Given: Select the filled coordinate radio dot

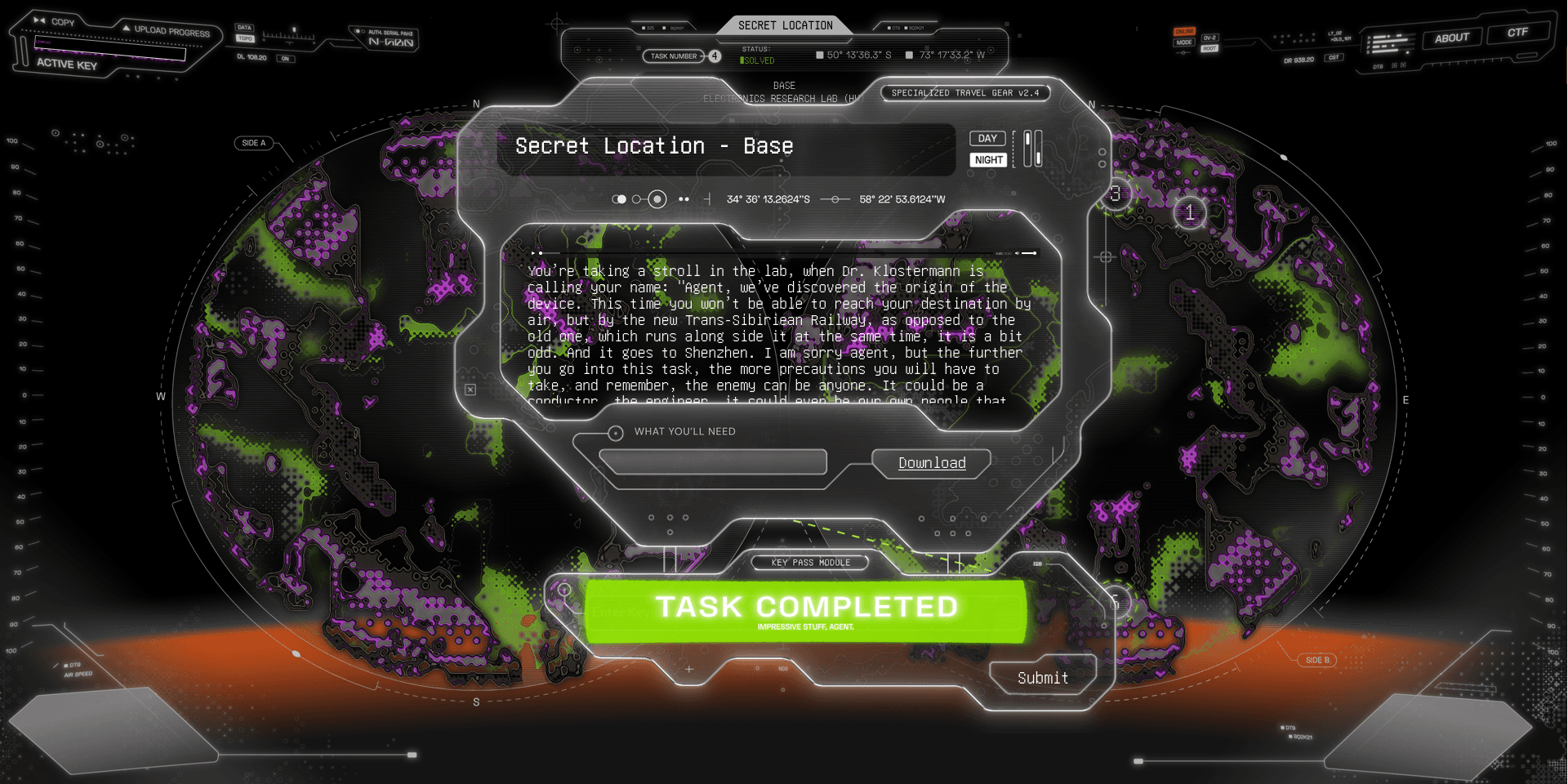Looking at the screenshot, I should 656,198.
